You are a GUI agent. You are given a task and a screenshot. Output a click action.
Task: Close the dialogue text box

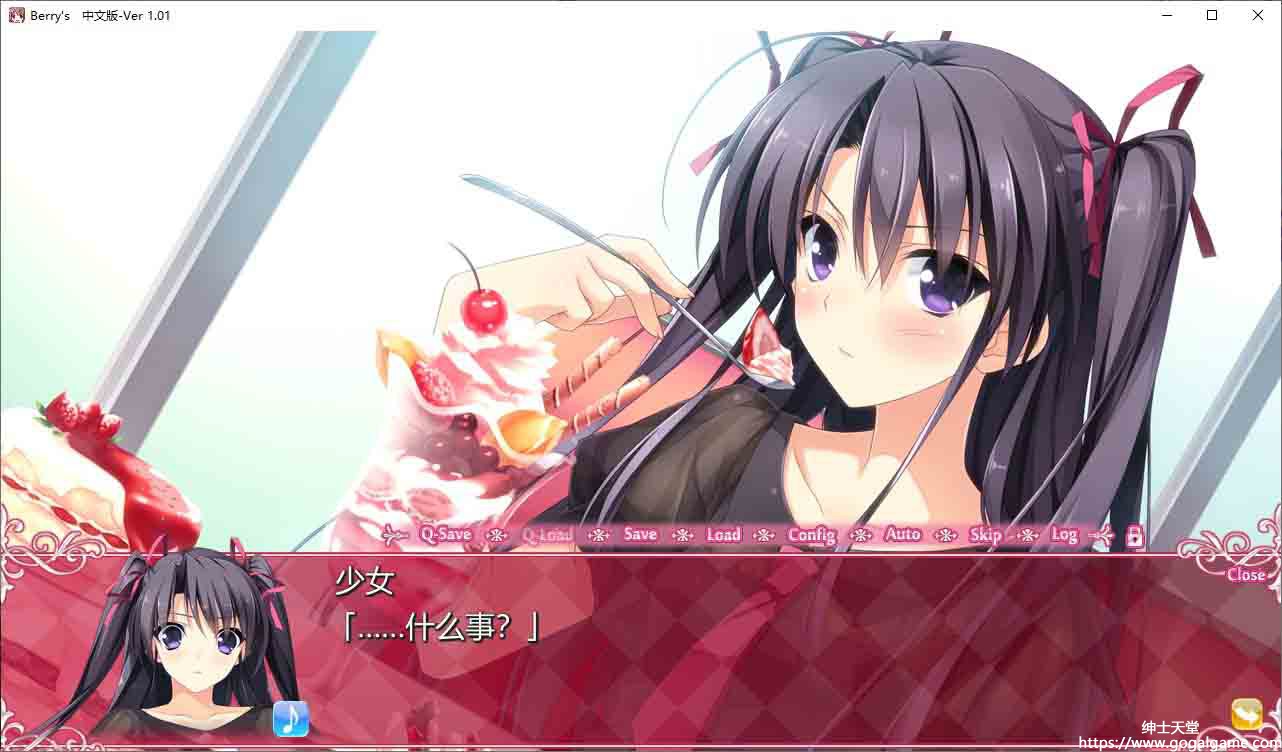coord(1246,574)
